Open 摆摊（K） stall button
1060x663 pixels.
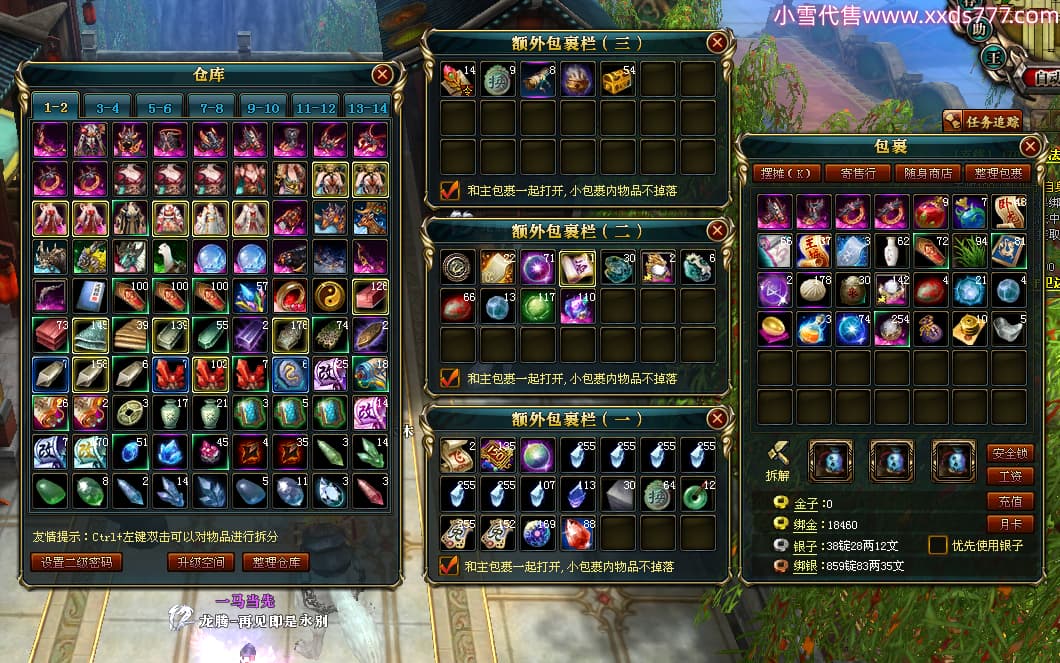click(785, 173)
